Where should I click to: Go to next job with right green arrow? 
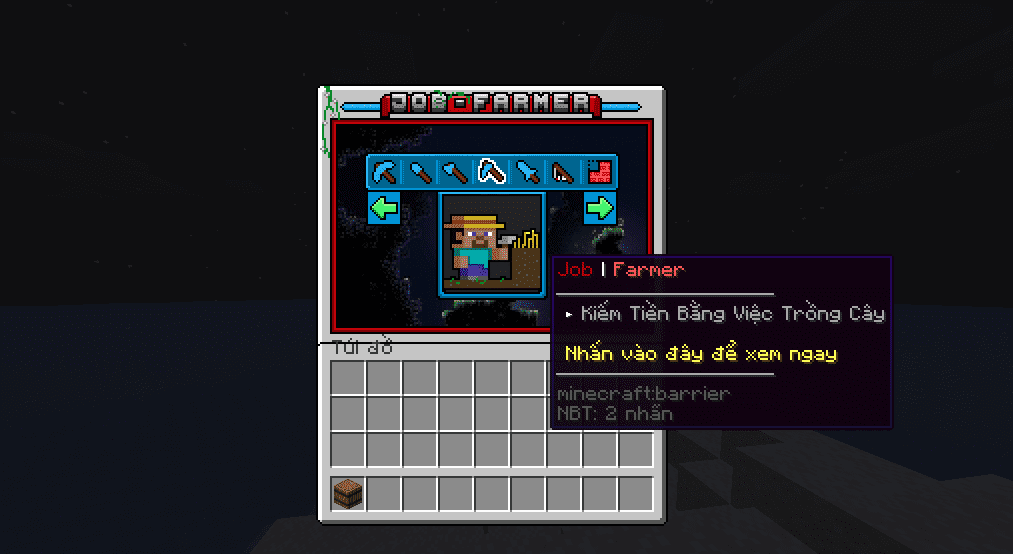(x=599, y=208)
